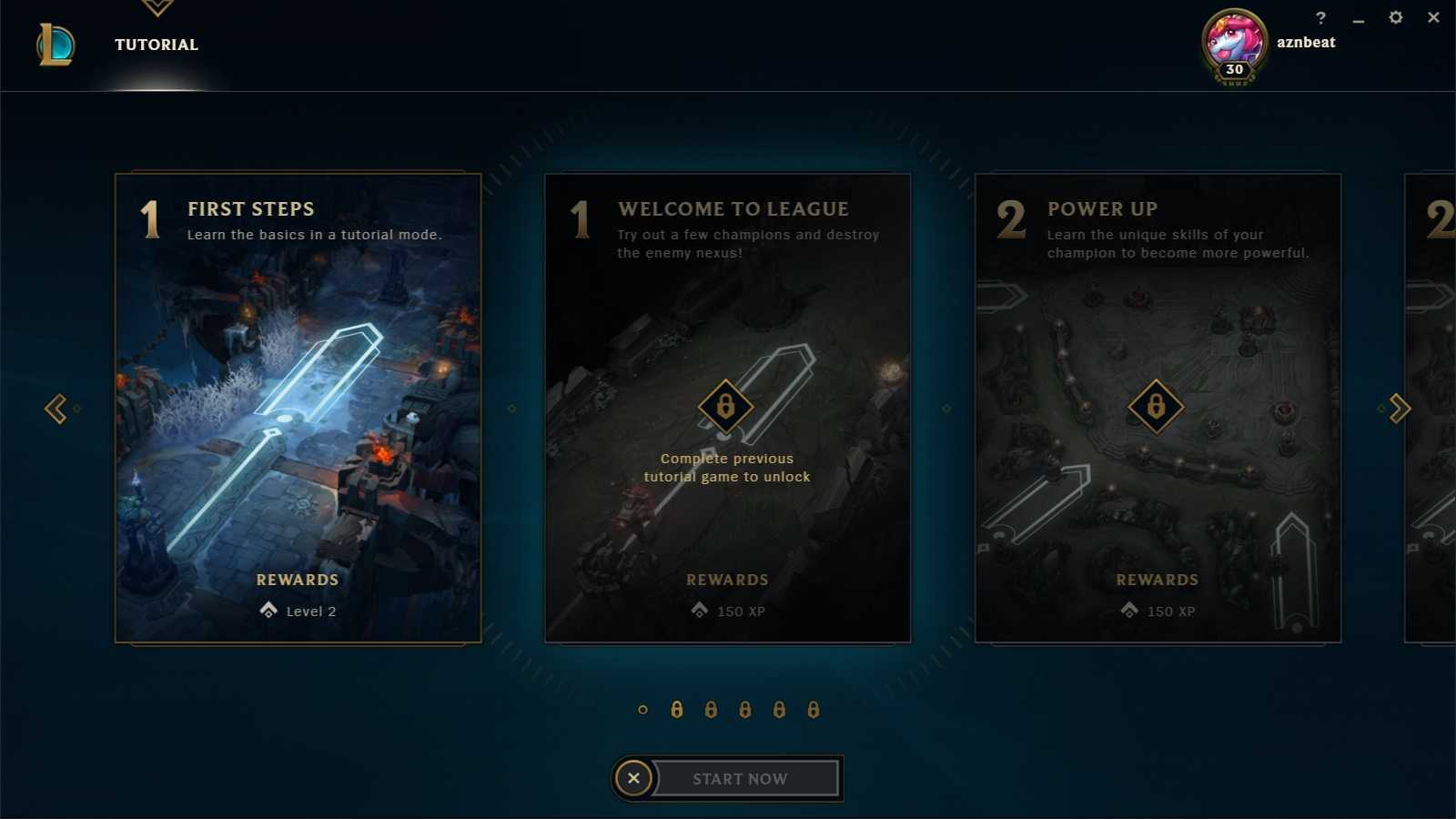
Task: Click the League of Legends logo
Action: (55, 45)
